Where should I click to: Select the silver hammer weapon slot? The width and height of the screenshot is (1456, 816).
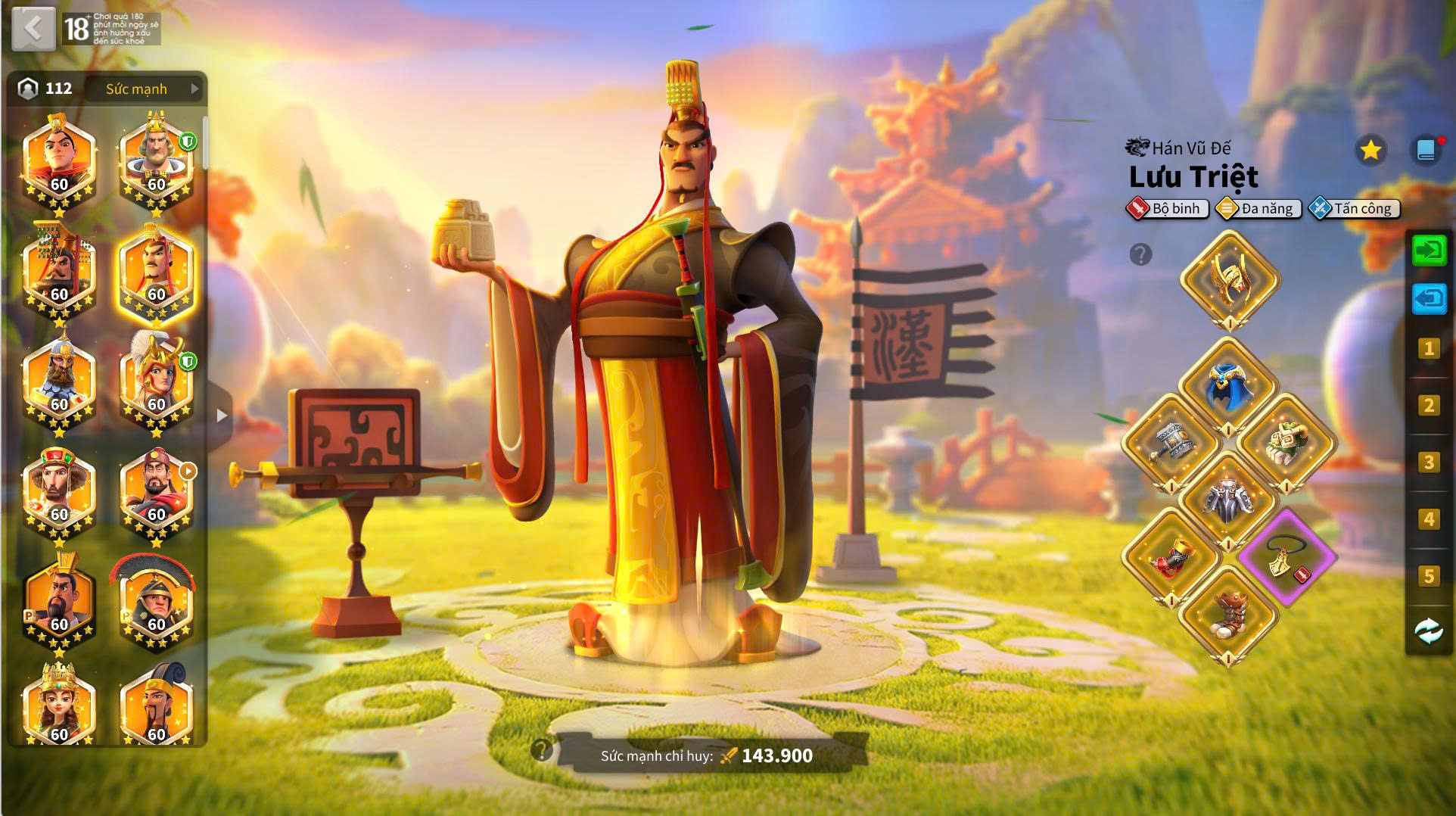click(x=1171, y=441)
